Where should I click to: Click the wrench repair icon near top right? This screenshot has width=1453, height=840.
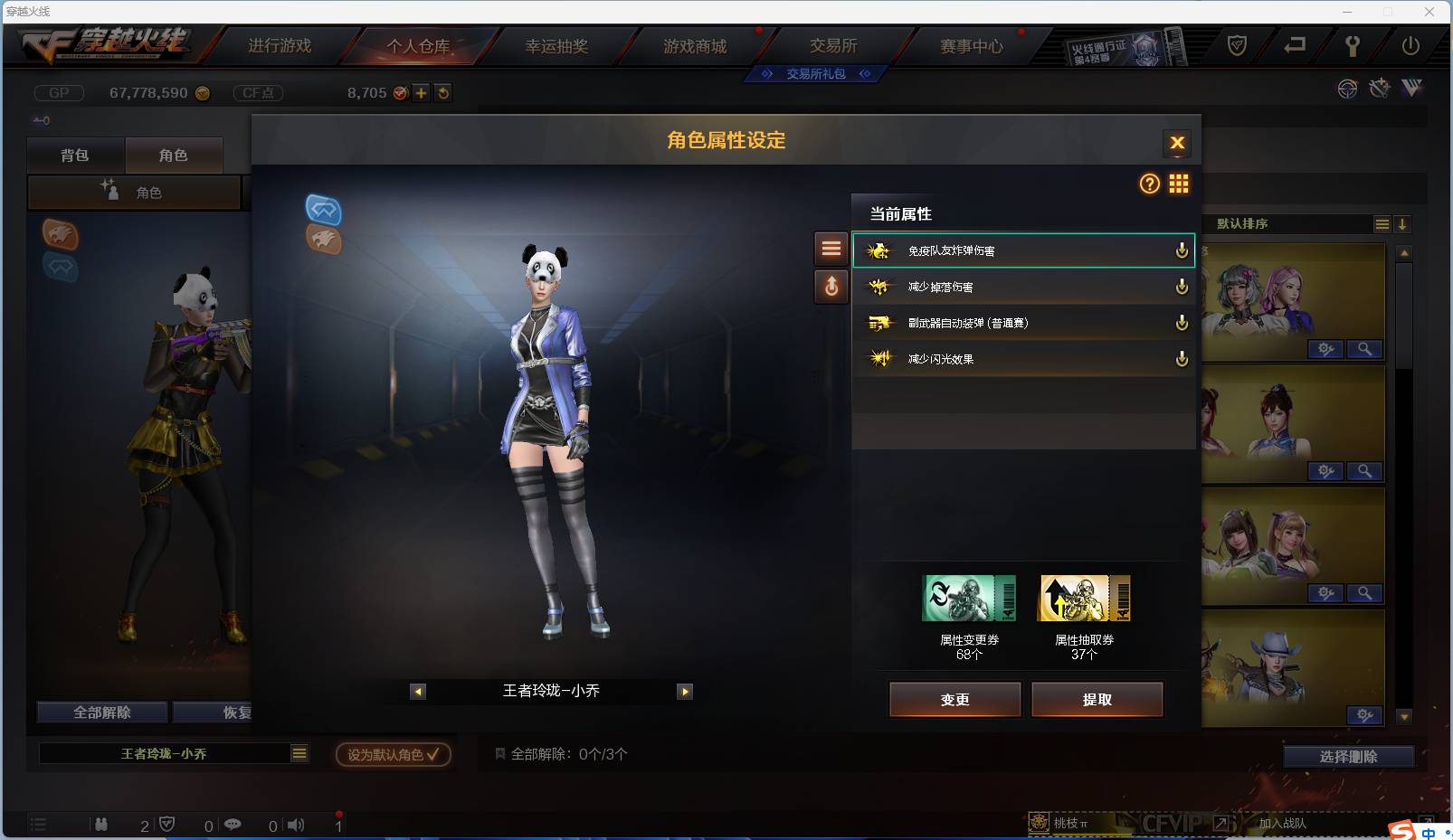[x=1380, y=89]
